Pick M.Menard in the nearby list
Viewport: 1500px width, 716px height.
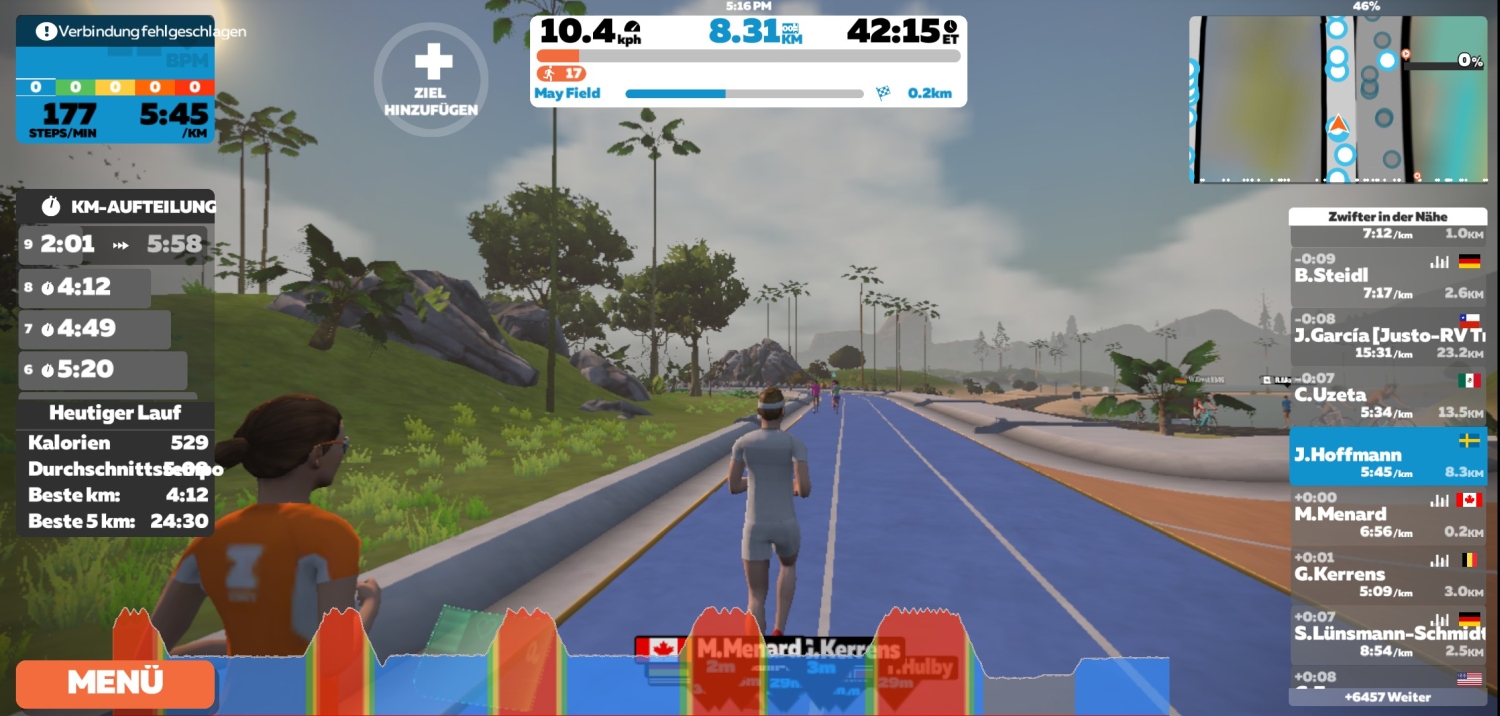(x=1387, y=514)
